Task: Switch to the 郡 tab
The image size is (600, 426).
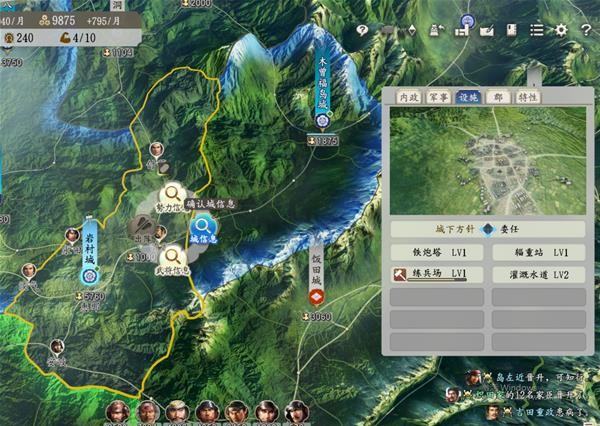Action: coord(497,97)
